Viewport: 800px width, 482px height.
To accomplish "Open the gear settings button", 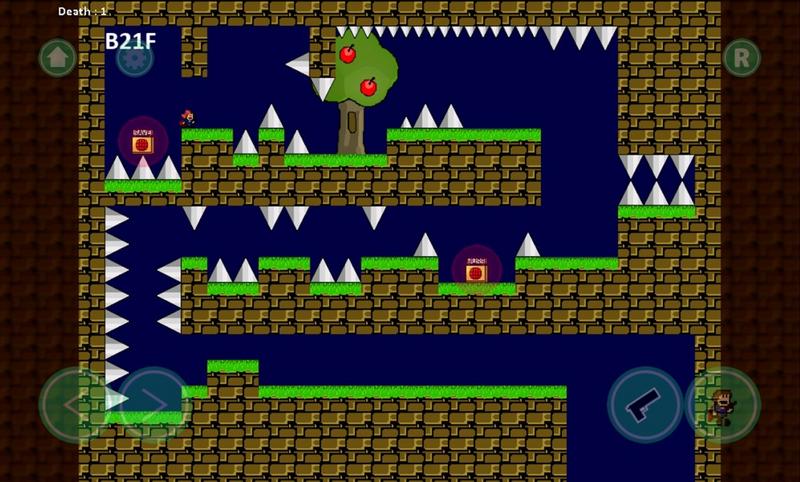I will [135, 57].
